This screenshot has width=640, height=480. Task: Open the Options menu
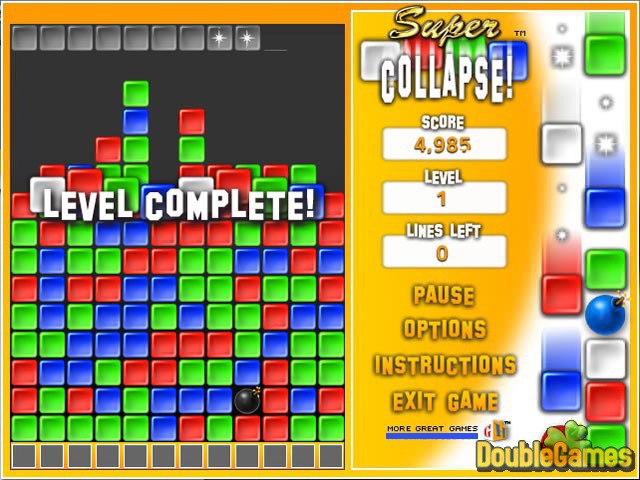(x=445, y=329)
